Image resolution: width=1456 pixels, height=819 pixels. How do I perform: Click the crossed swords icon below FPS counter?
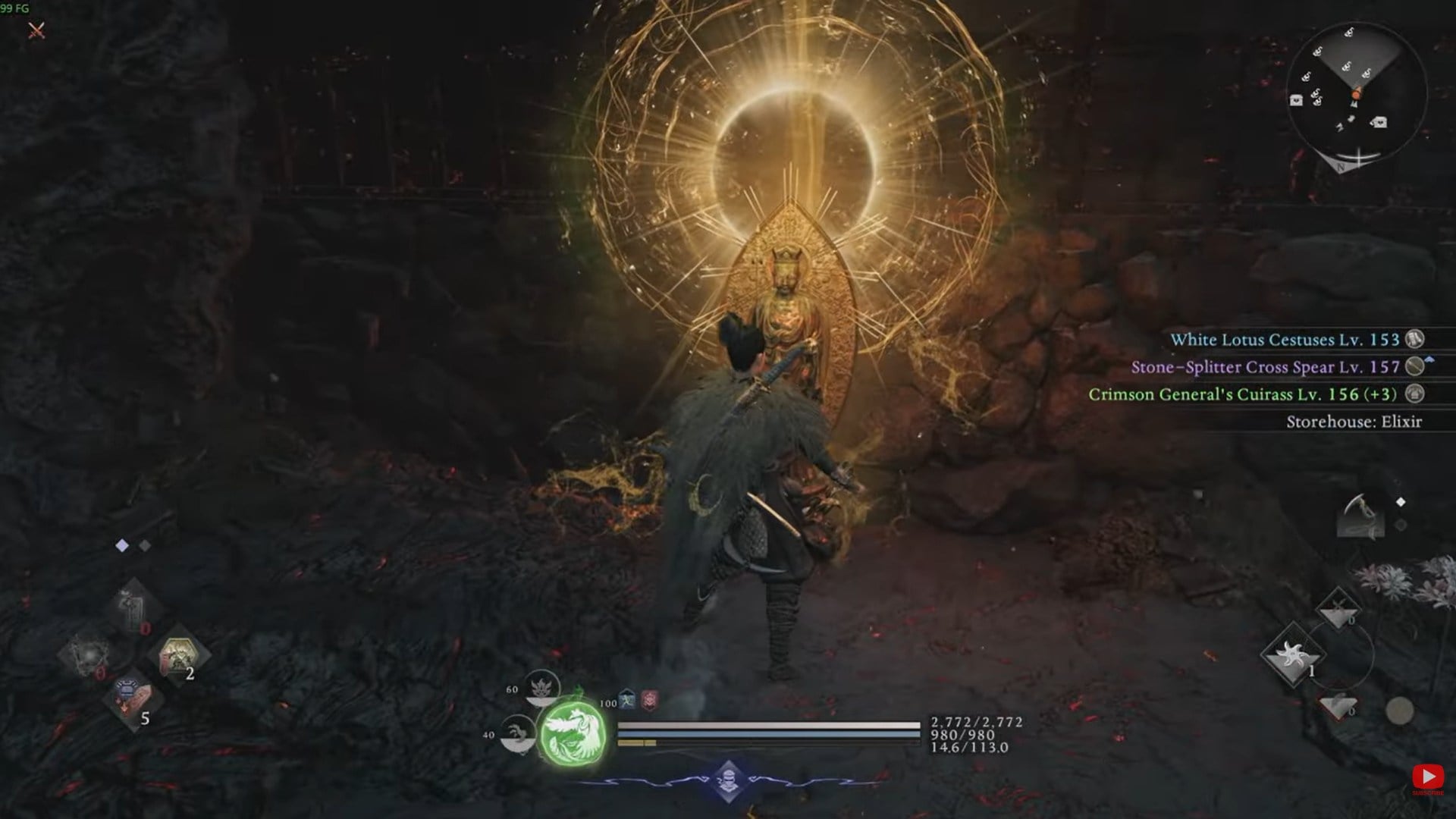[36, 30]
